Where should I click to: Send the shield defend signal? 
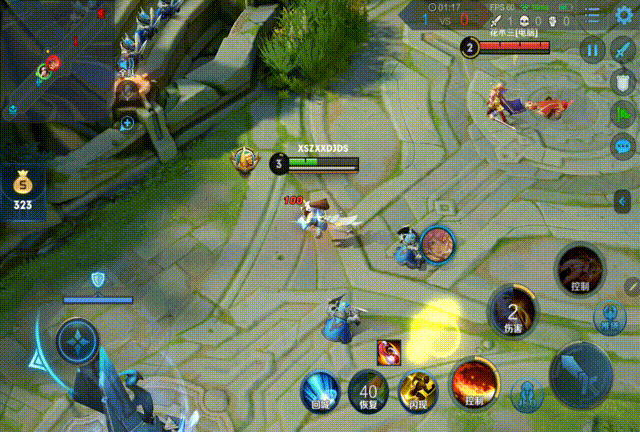[x=624, y=81]
